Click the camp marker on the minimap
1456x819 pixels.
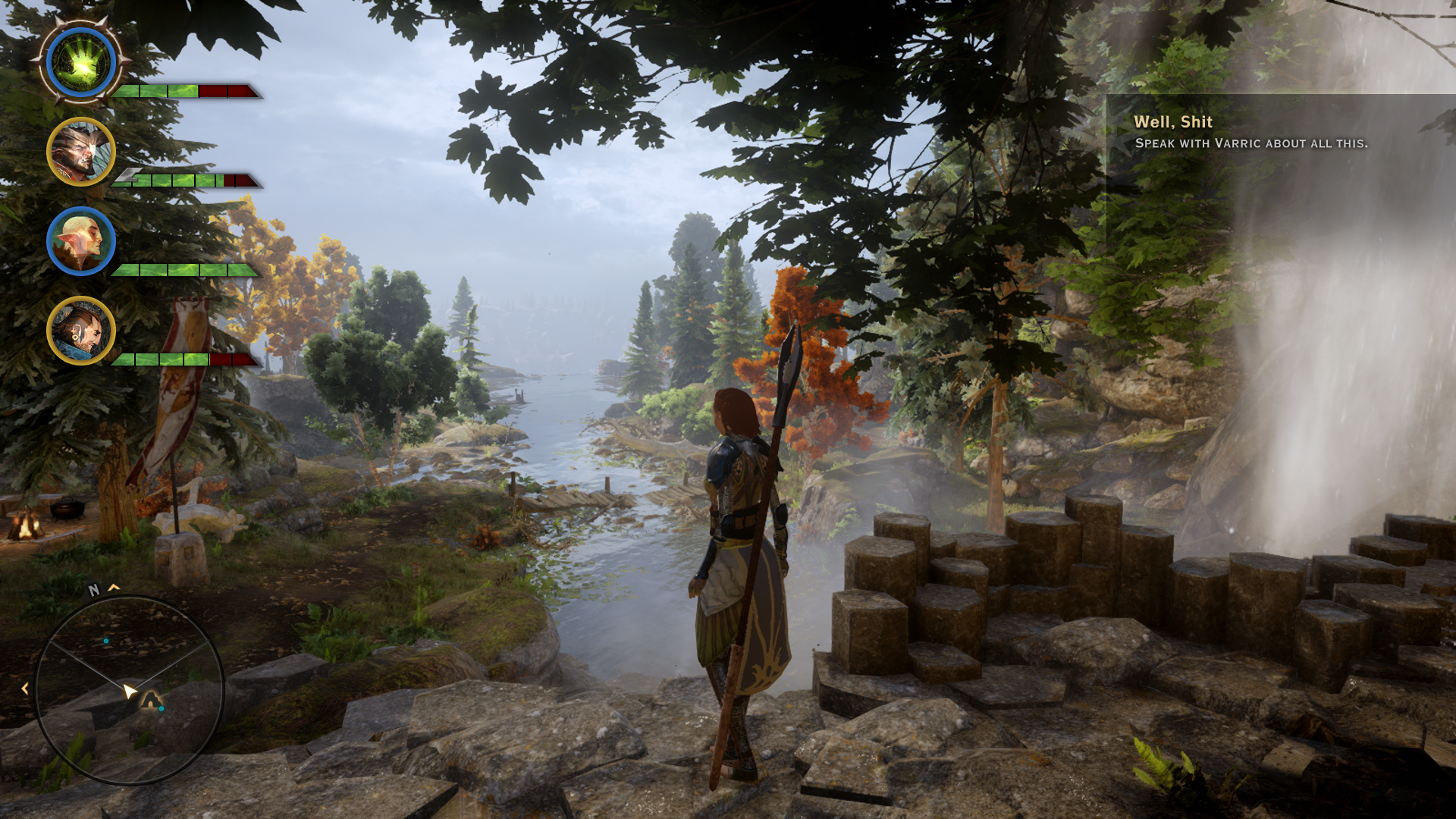pos(149,700)
